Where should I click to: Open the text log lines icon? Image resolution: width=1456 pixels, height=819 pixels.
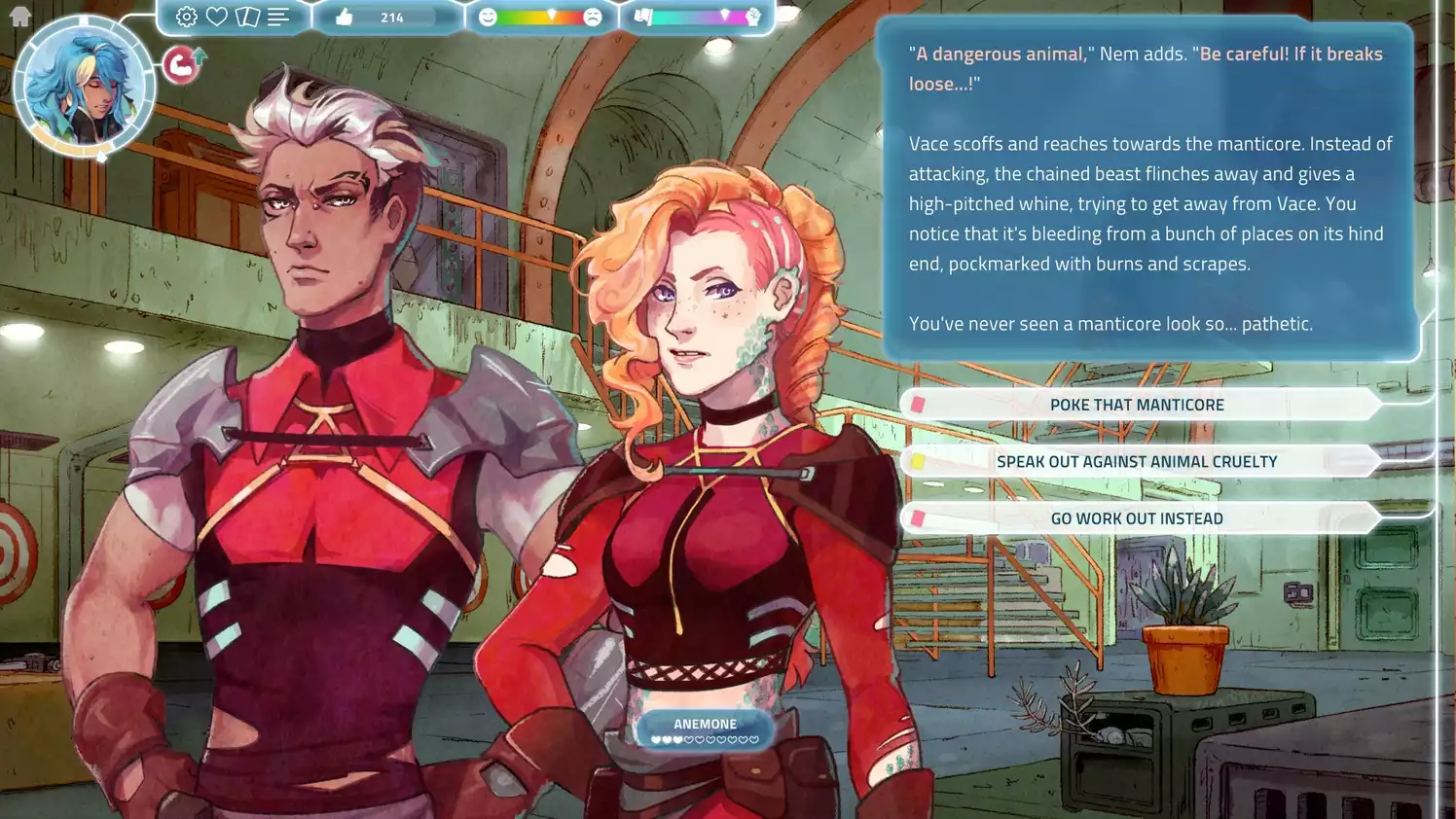tap(278, 17)
